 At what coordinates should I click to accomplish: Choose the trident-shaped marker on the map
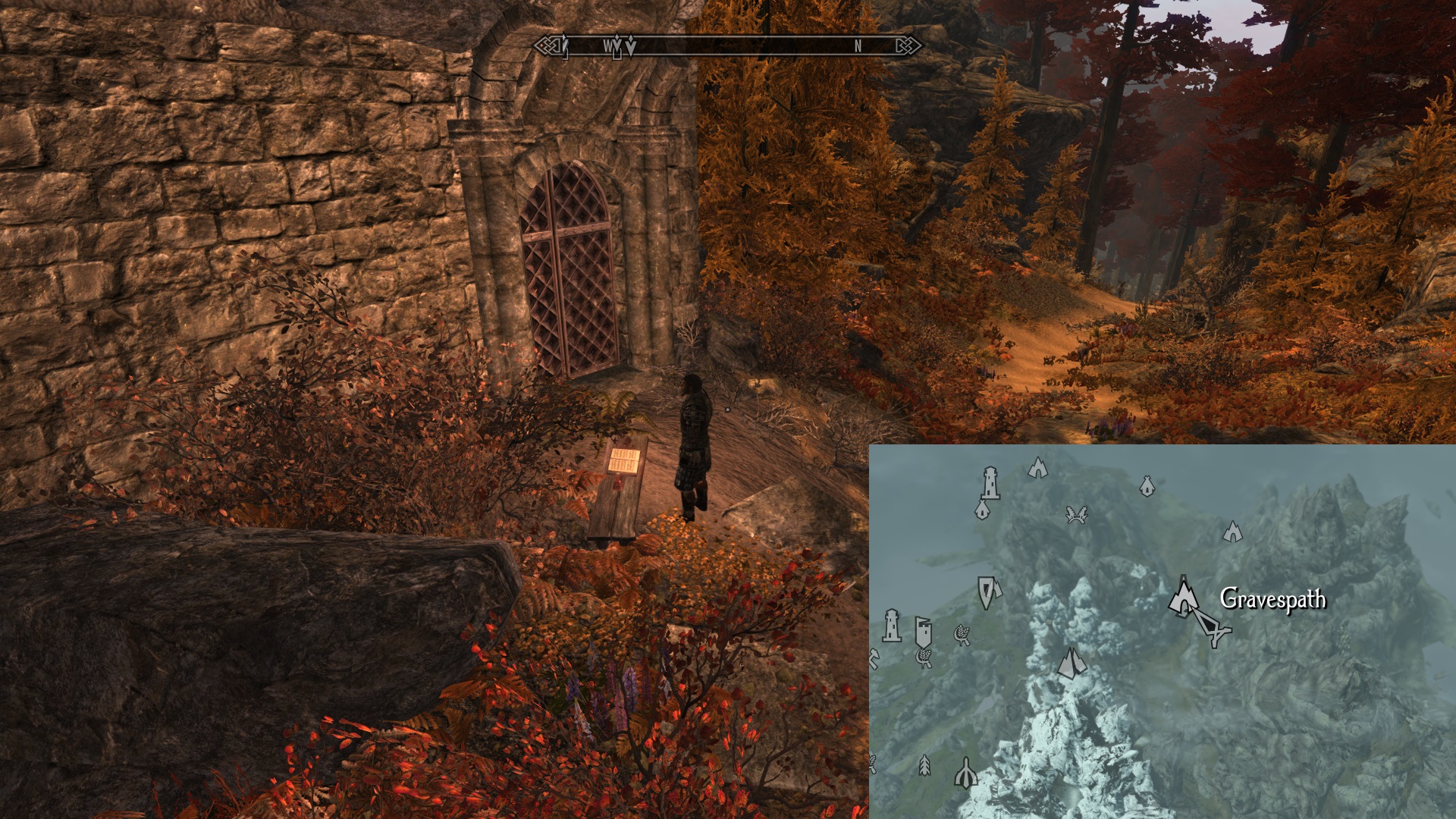(x=965, y=774)
